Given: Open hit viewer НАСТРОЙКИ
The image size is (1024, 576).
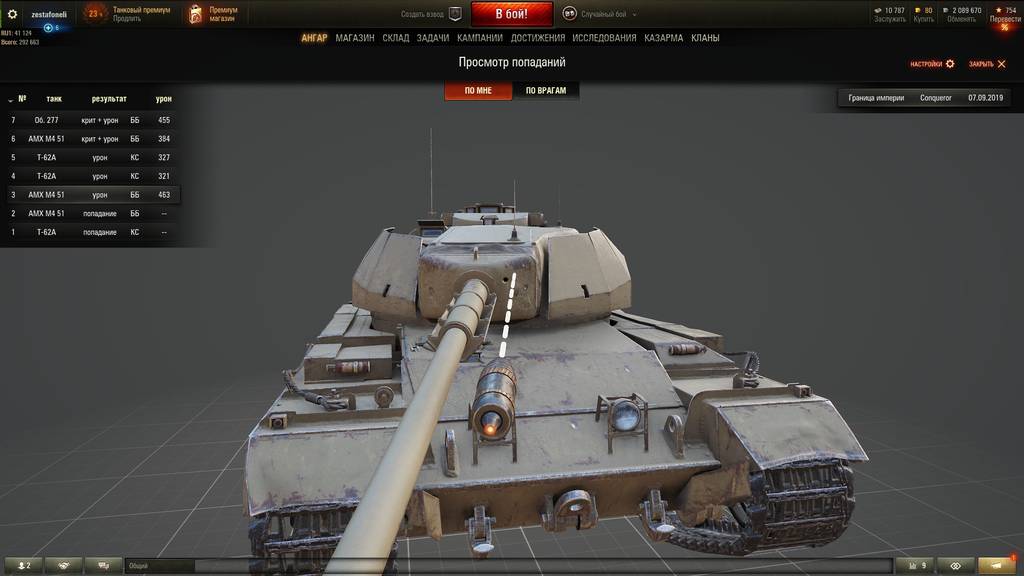Looking at the screenshot, I should (x=932, y=64).
